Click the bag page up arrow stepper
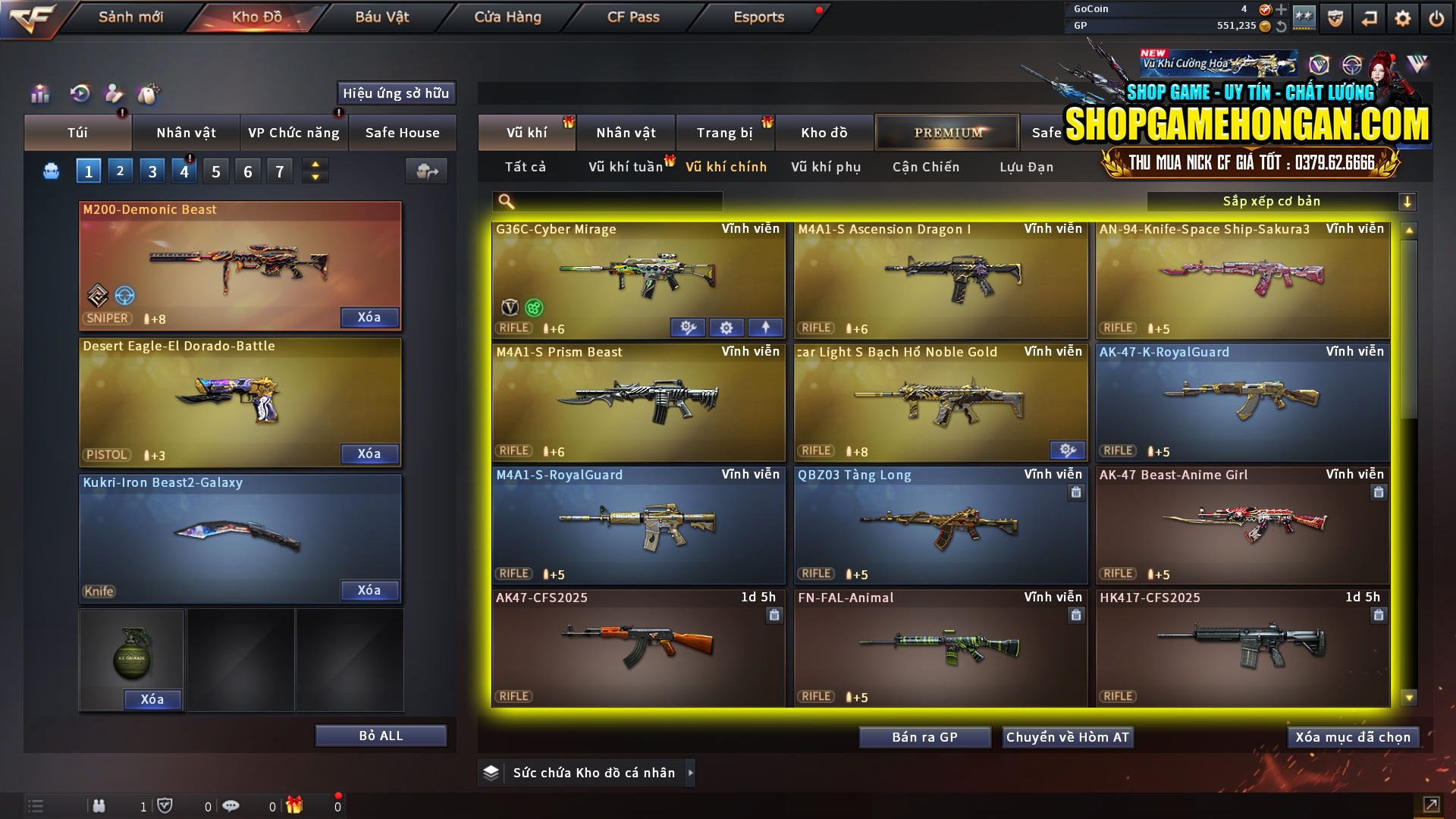This screenshot has height=819, width=1456. [314, 164]
